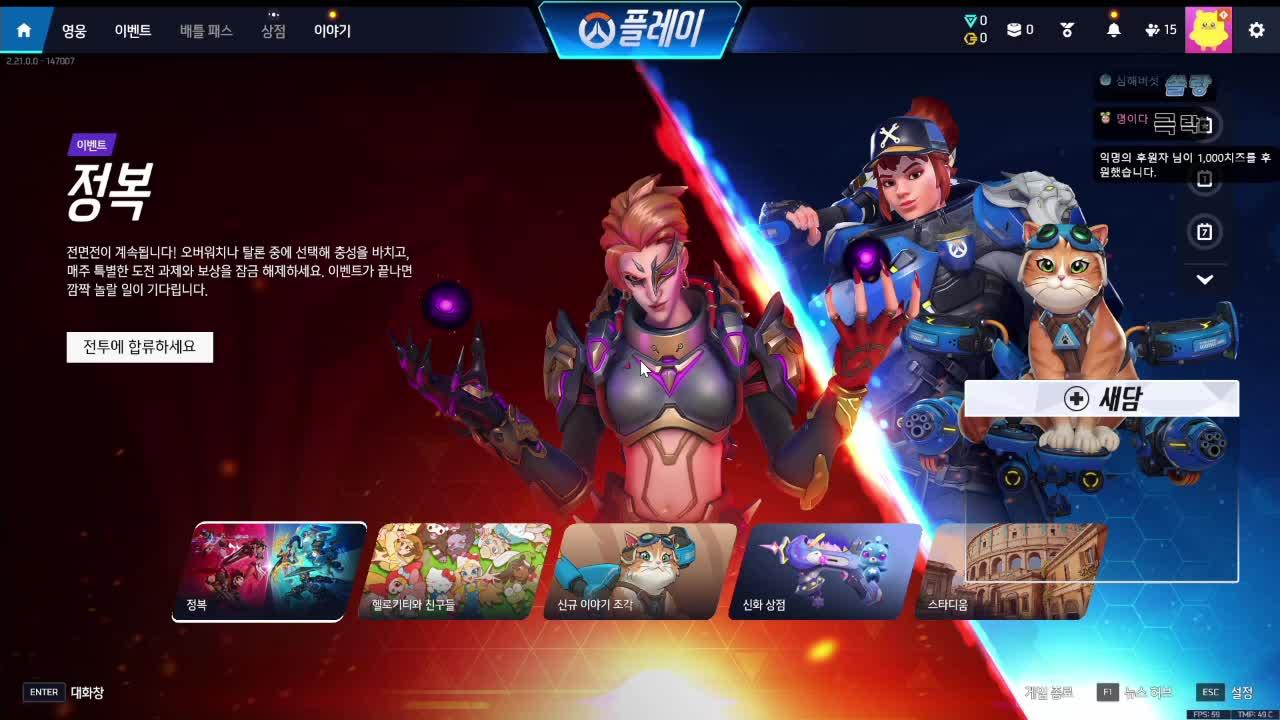Screen dimensions: 1280x720
Task: Expand the down chevron under the sidebar icons
Action: [x=1205, y=280]
